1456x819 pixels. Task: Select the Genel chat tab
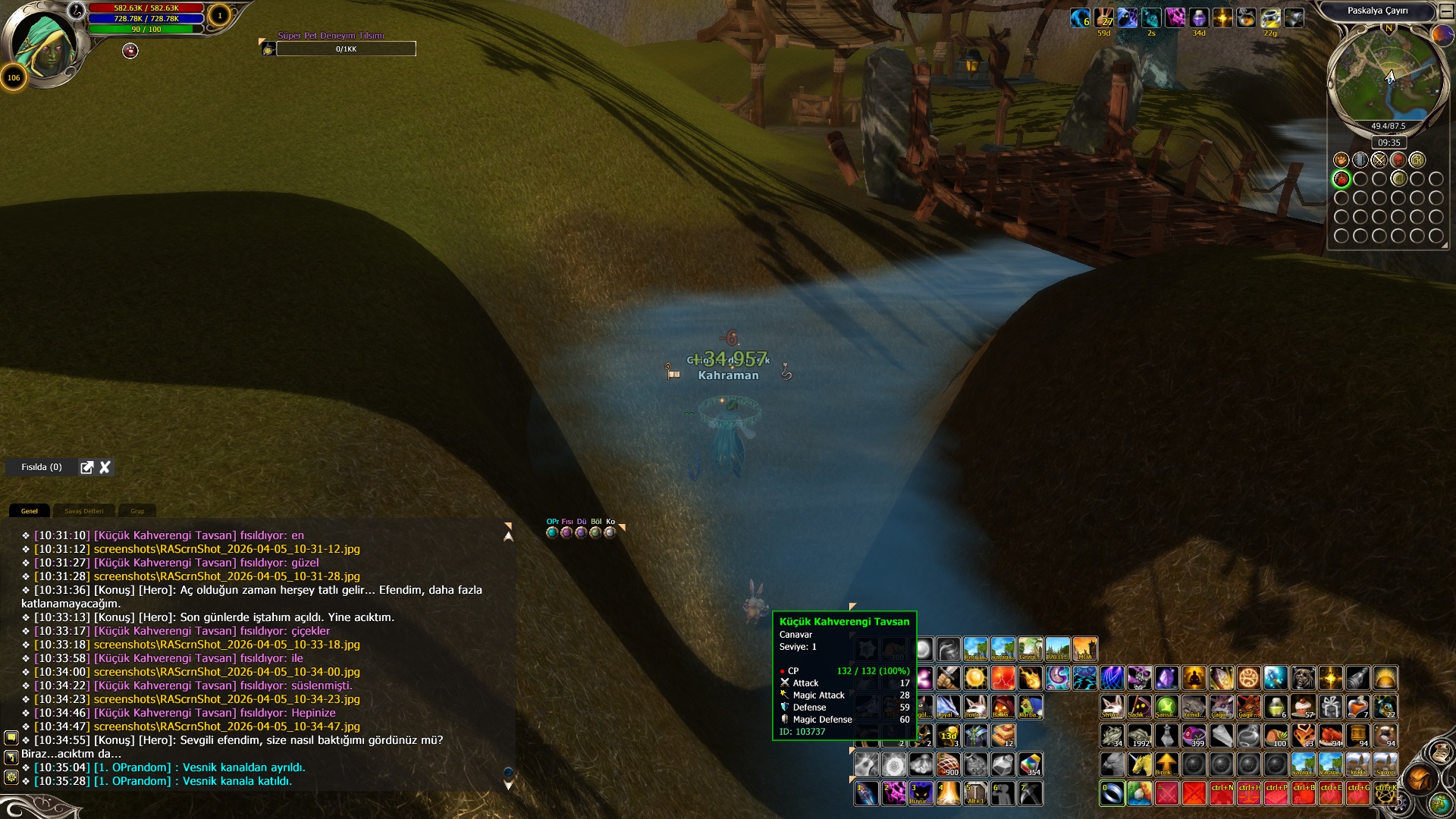coord(30,511)
